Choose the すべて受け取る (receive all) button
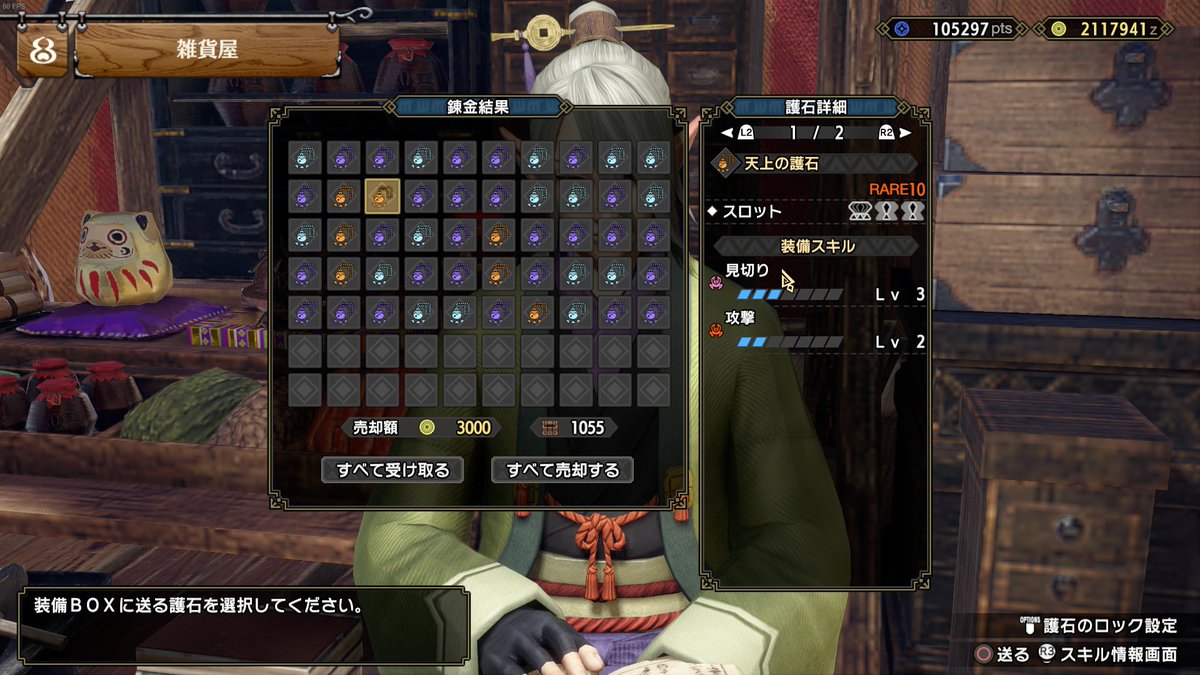Screen dimensions: 1200x675 pos(392,469)
